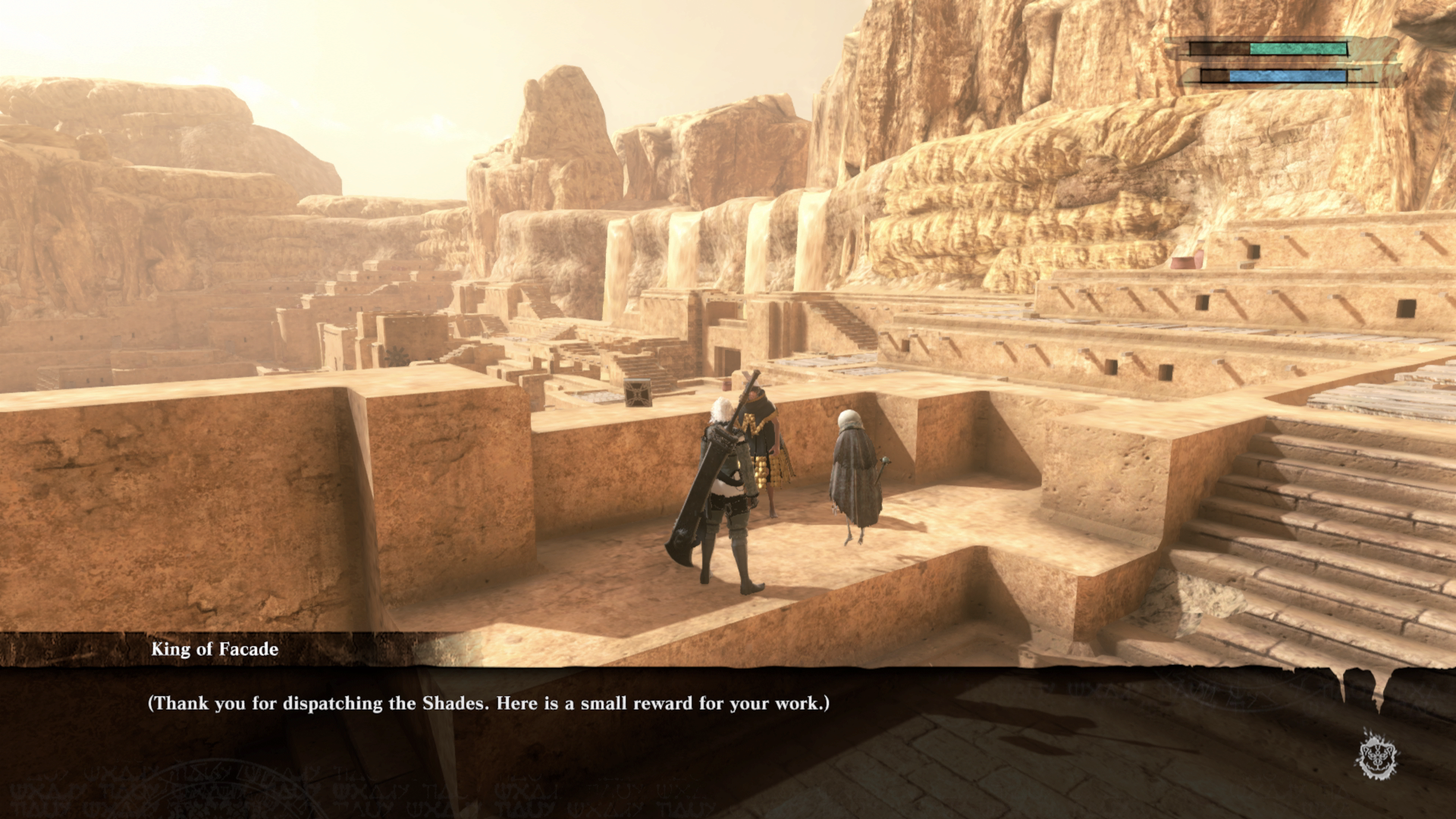This screenshot has height=819, width=1456.
Task: Click the dialogue advance emblem icon
Action: (x=1378, y=755)
